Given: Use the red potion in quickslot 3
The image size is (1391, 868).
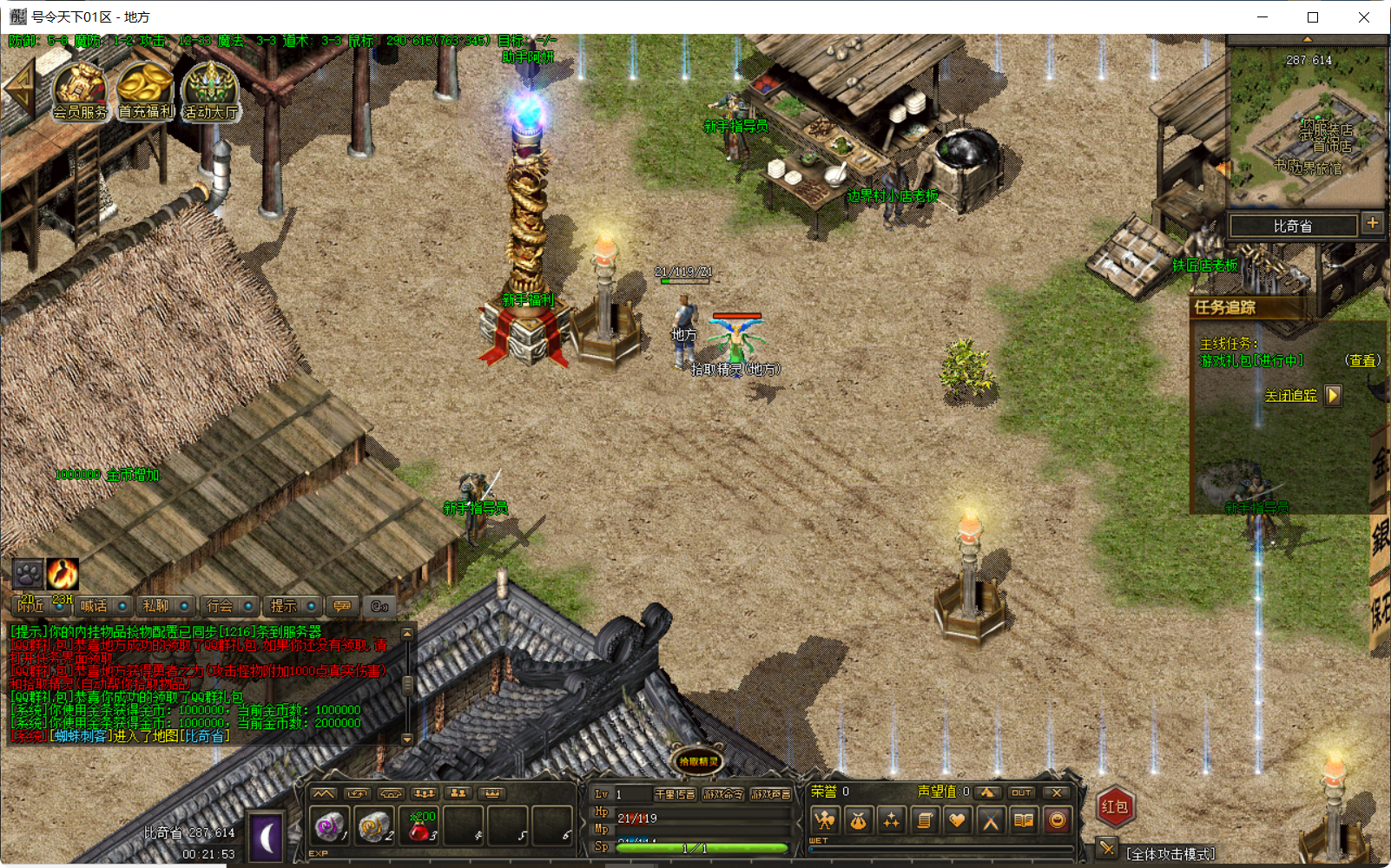Looking at the screenshot, I should [x=418, y=825].
